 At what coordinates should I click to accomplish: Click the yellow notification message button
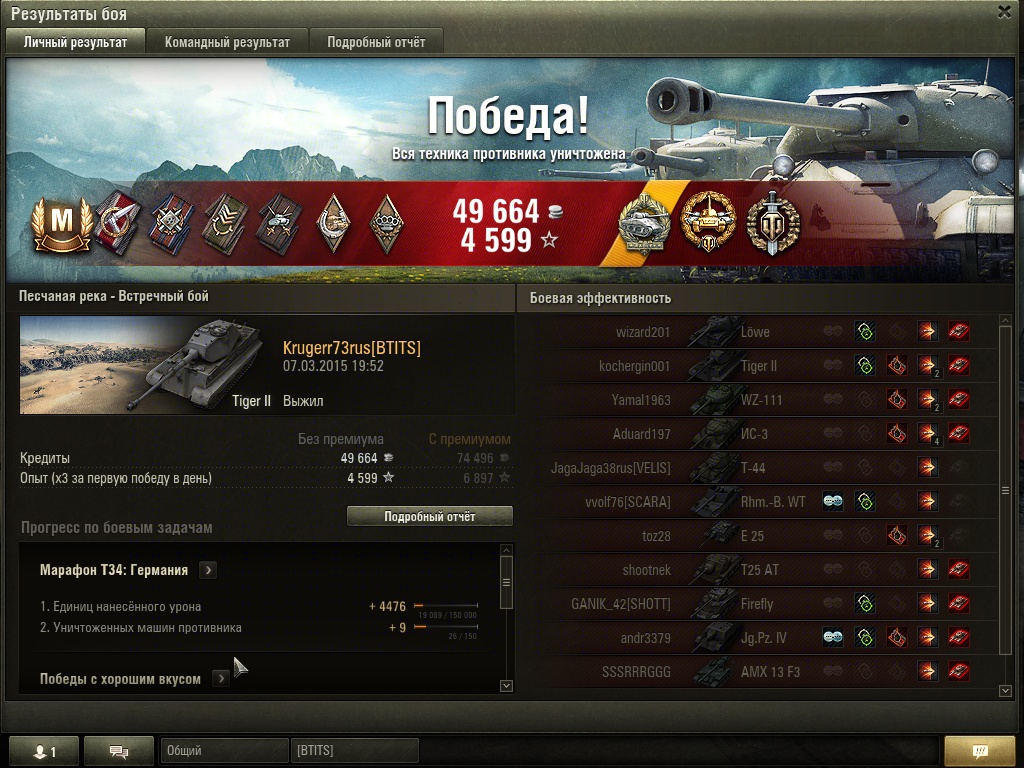(x=980, y=751)
